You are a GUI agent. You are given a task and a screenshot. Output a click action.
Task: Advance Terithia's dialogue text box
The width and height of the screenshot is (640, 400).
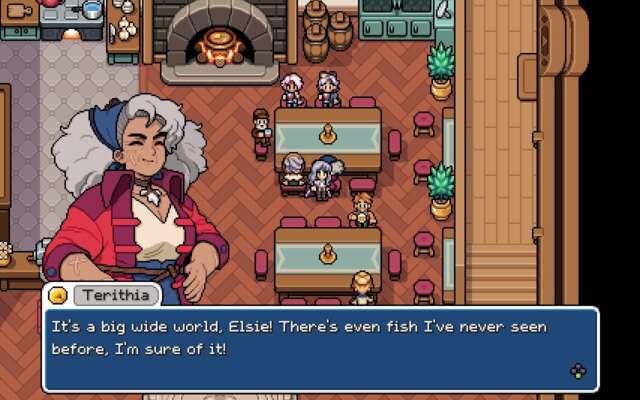pos(577,372)
